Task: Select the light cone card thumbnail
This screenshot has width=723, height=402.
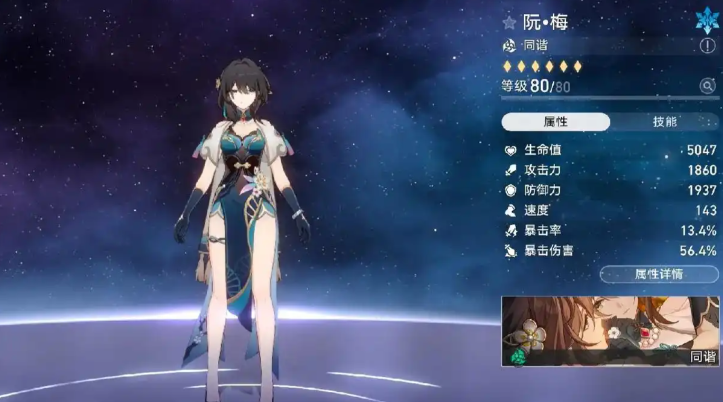Action: (x=610, y=330)
